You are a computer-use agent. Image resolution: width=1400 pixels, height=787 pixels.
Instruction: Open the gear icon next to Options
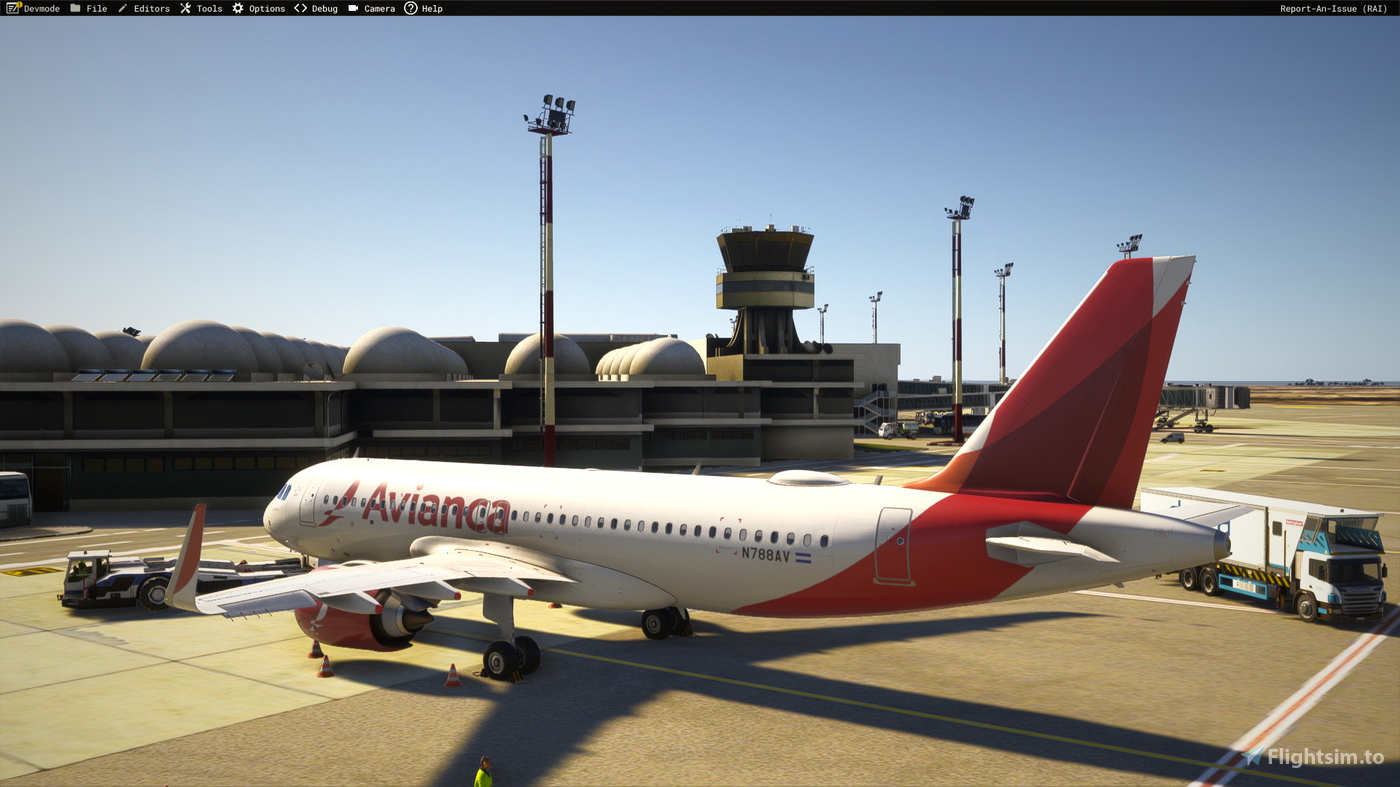pyautogui.click(x=235, y=7)
